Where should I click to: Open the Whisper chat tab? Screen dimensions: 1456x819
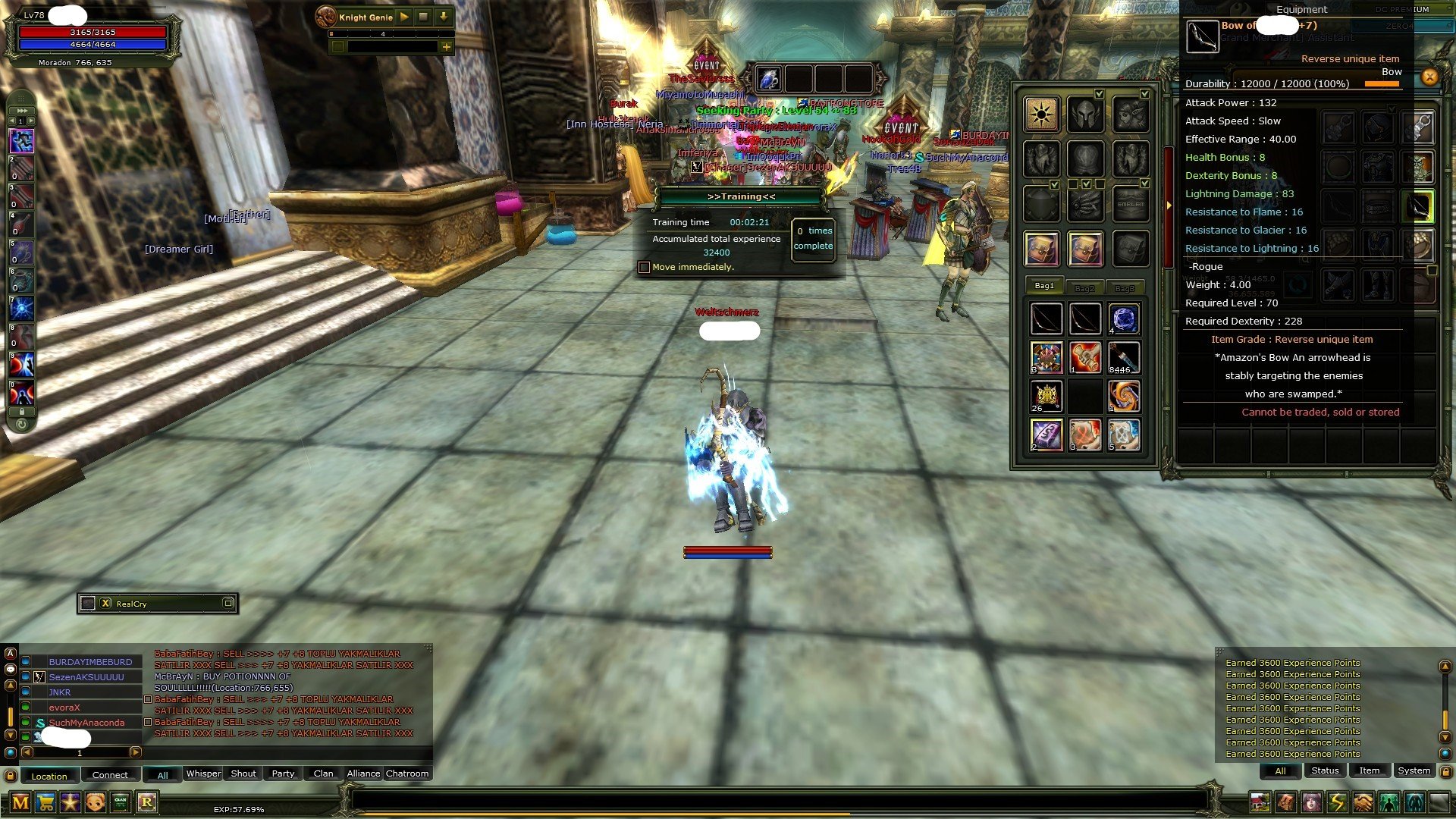[x=203, y=773]
